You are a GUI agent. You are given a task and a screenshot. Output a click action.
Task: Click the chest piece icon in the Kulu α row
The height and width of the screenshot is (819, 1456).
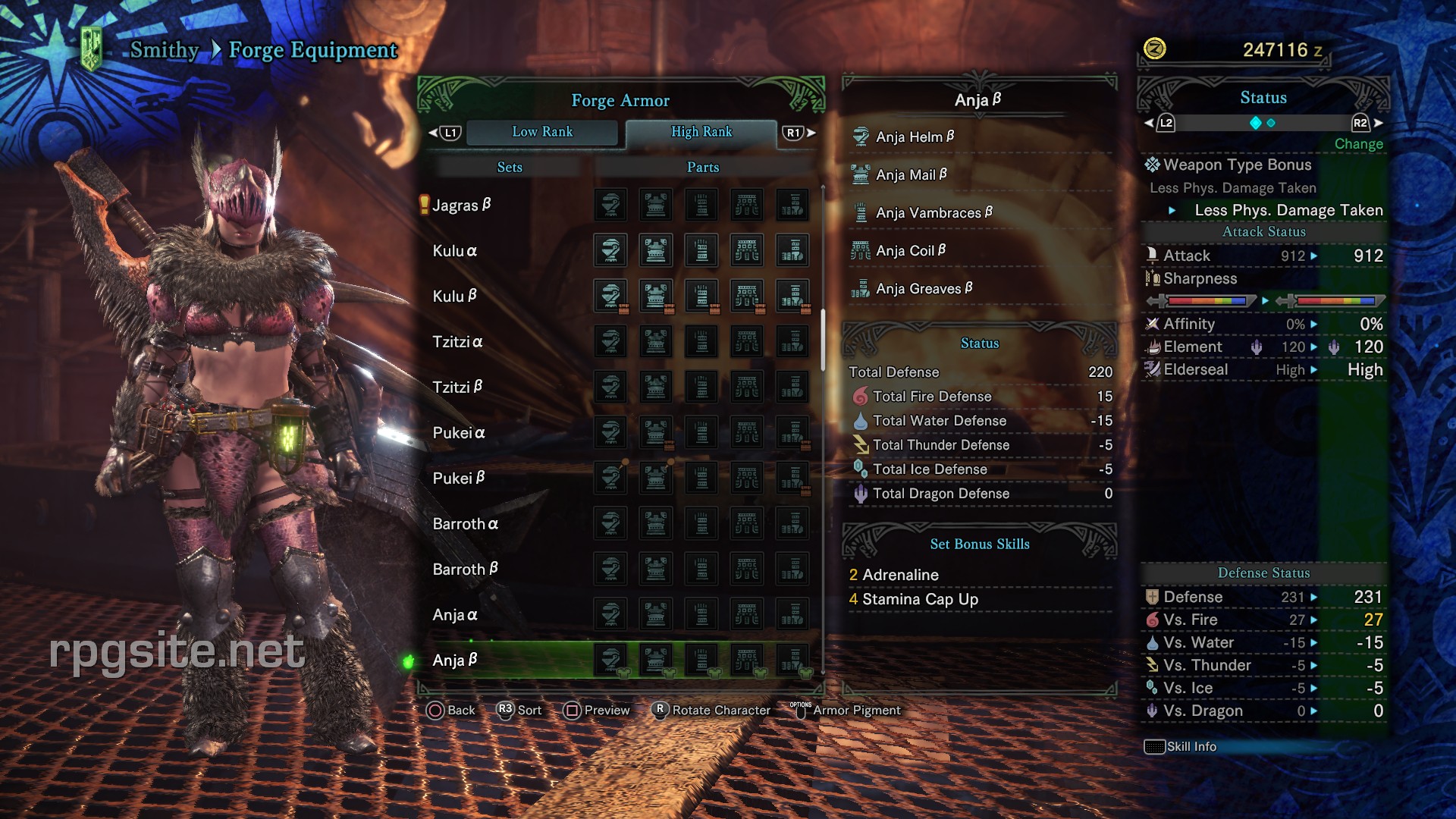coord(654,250)
